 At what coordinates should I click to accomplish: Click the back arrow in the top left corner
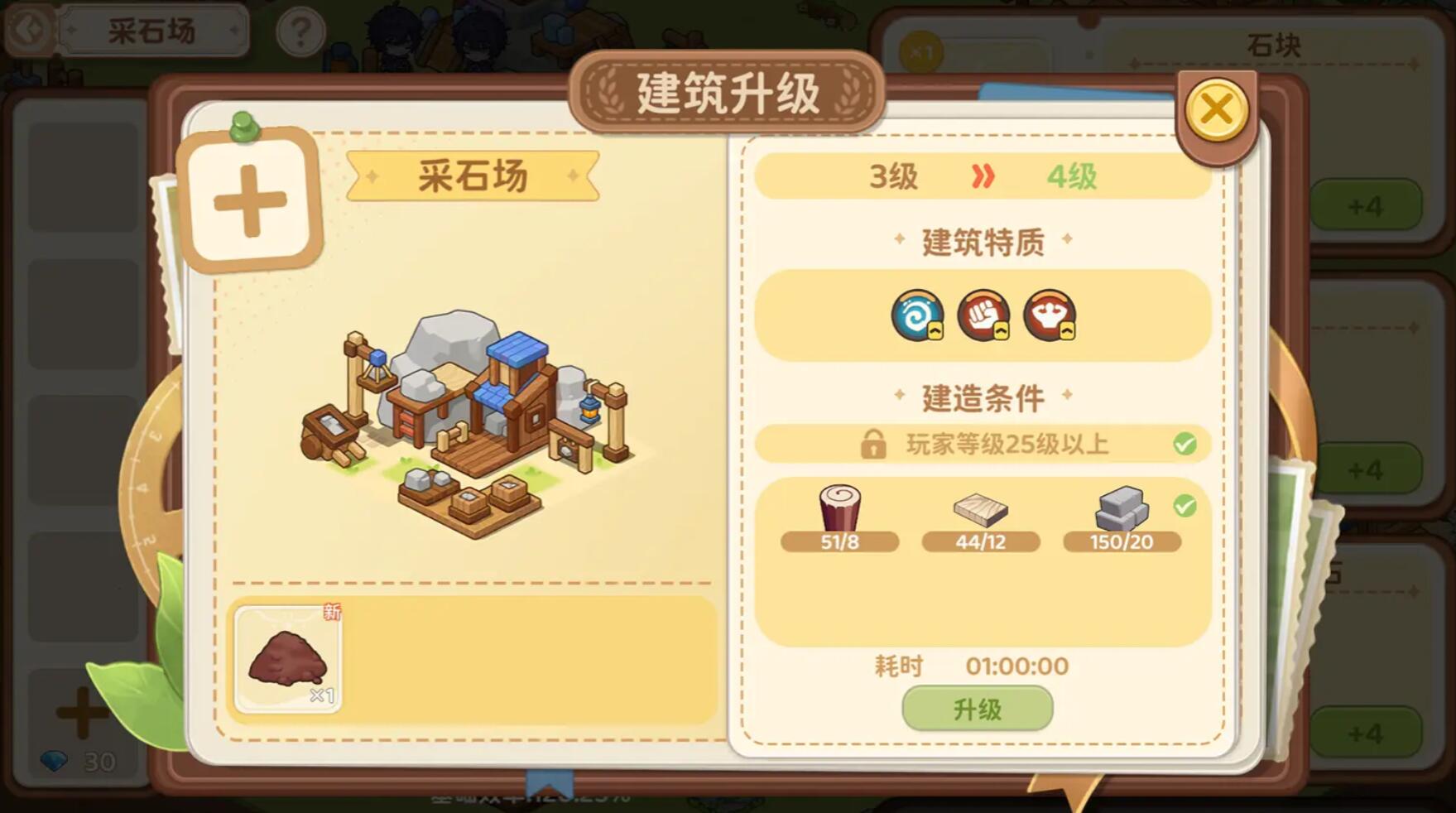click(31, 27)
